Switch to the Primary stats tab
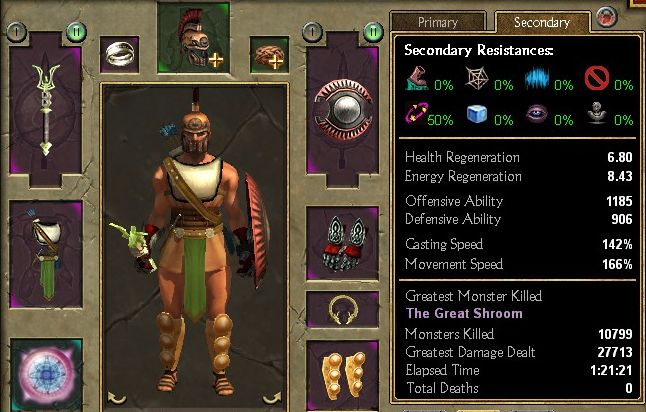 438,22
